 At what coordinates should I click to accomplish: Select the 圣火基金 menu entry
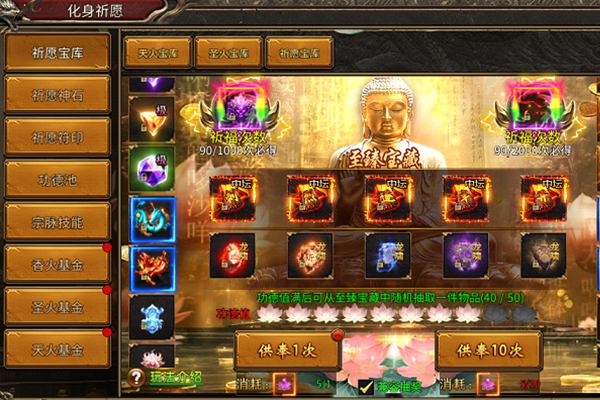point(57,304)
